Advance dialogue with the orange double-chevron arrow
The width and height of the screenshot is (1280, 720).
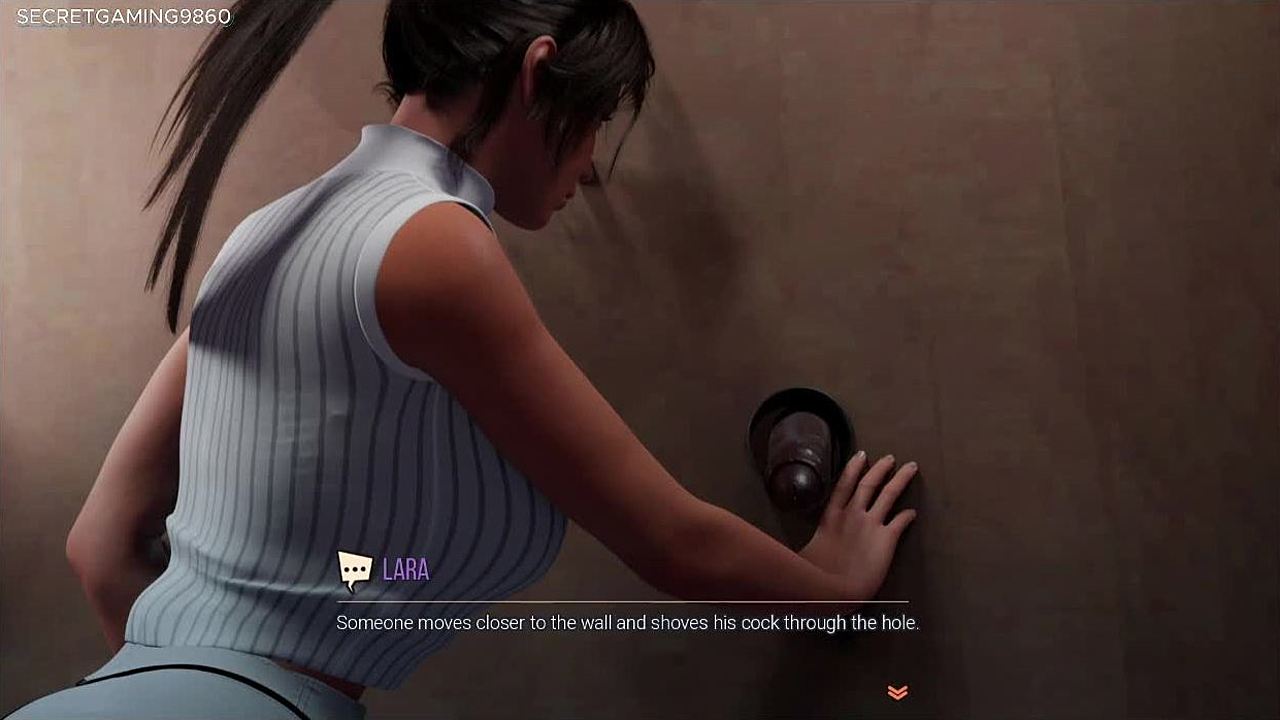pos(897,692)
